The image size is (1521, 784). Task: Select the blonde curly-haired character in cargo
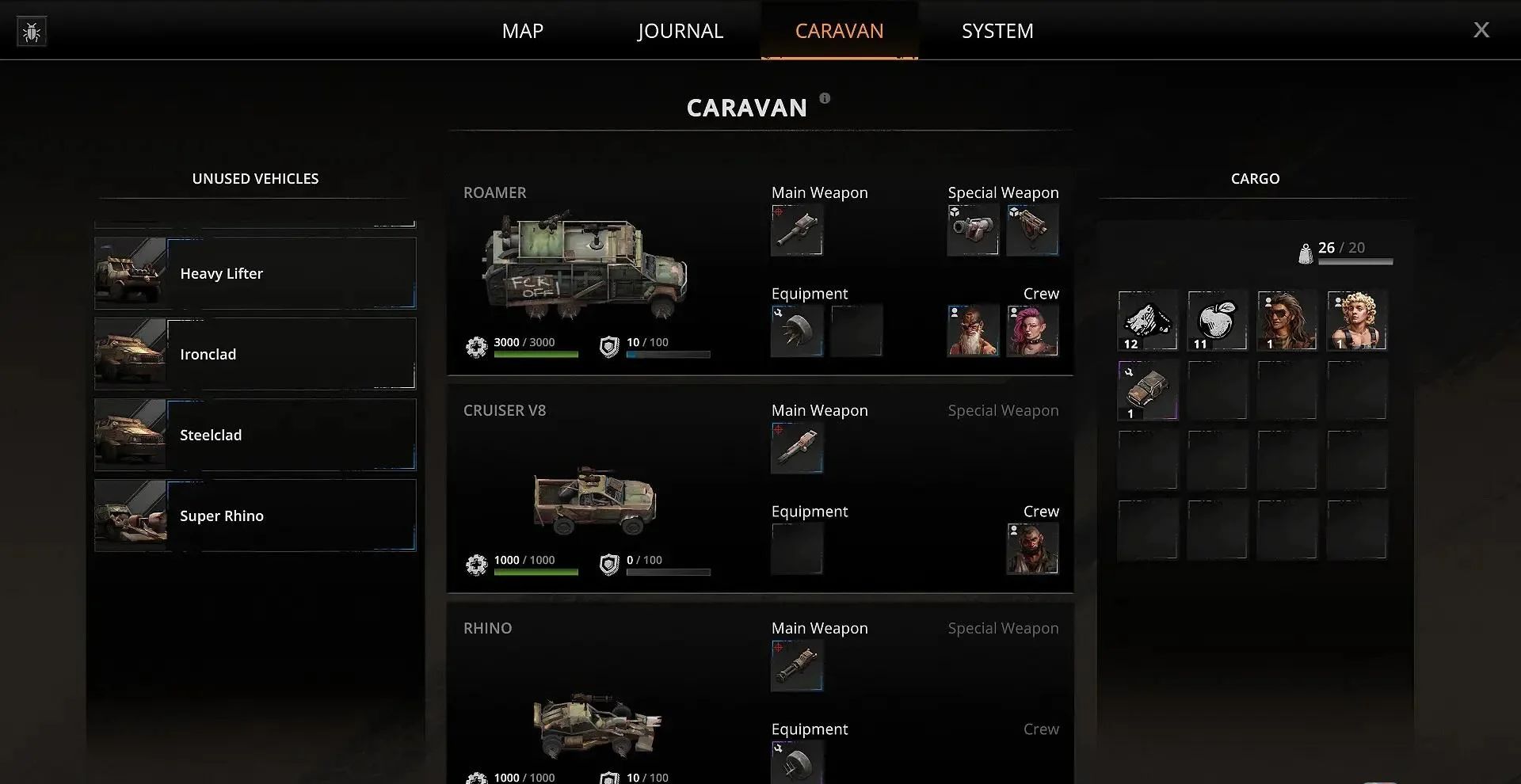click(x=1357, y=321)
